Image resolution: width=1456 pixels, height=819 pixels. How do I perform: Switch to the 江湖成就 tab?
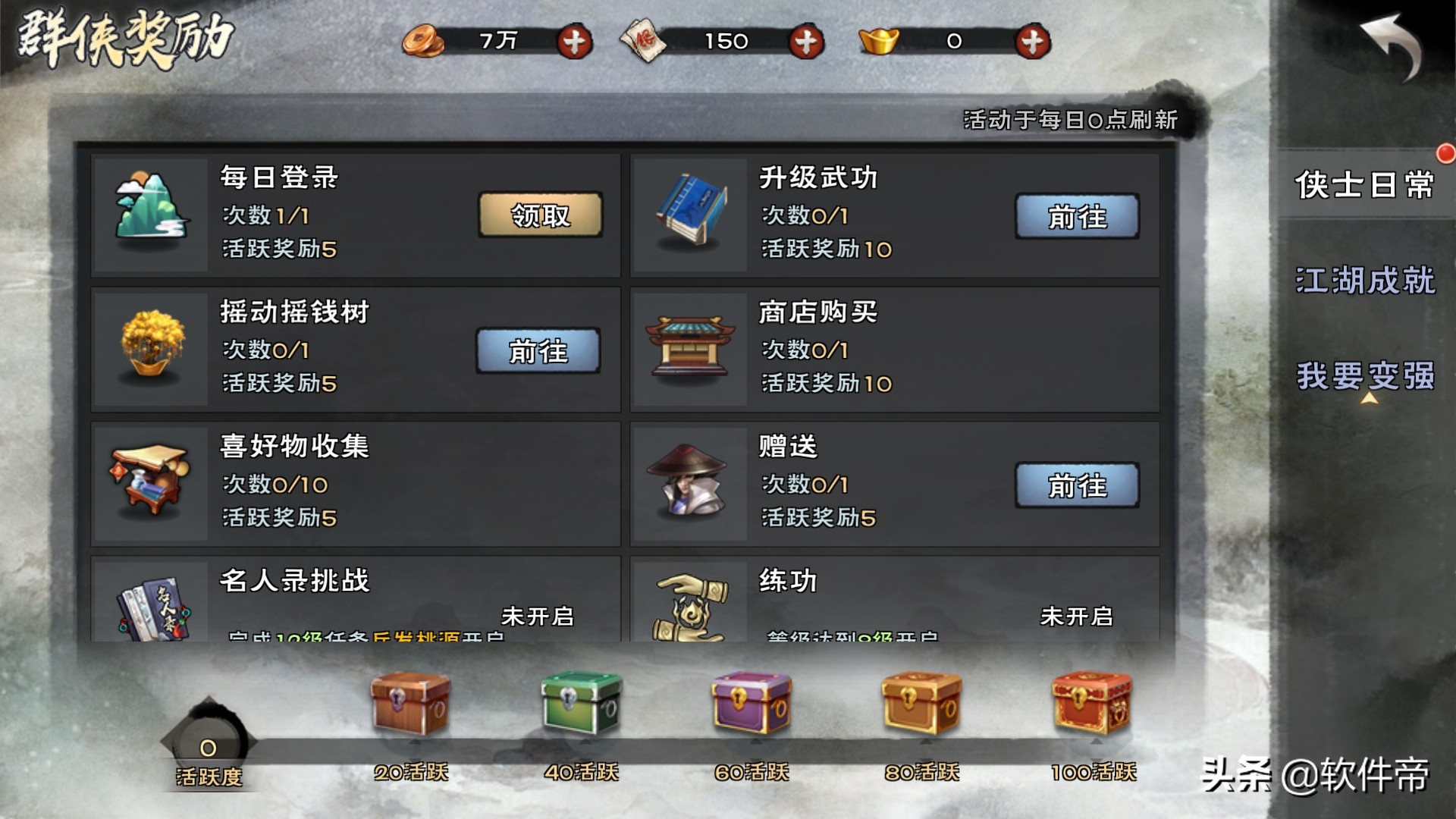click(1365, 281)
